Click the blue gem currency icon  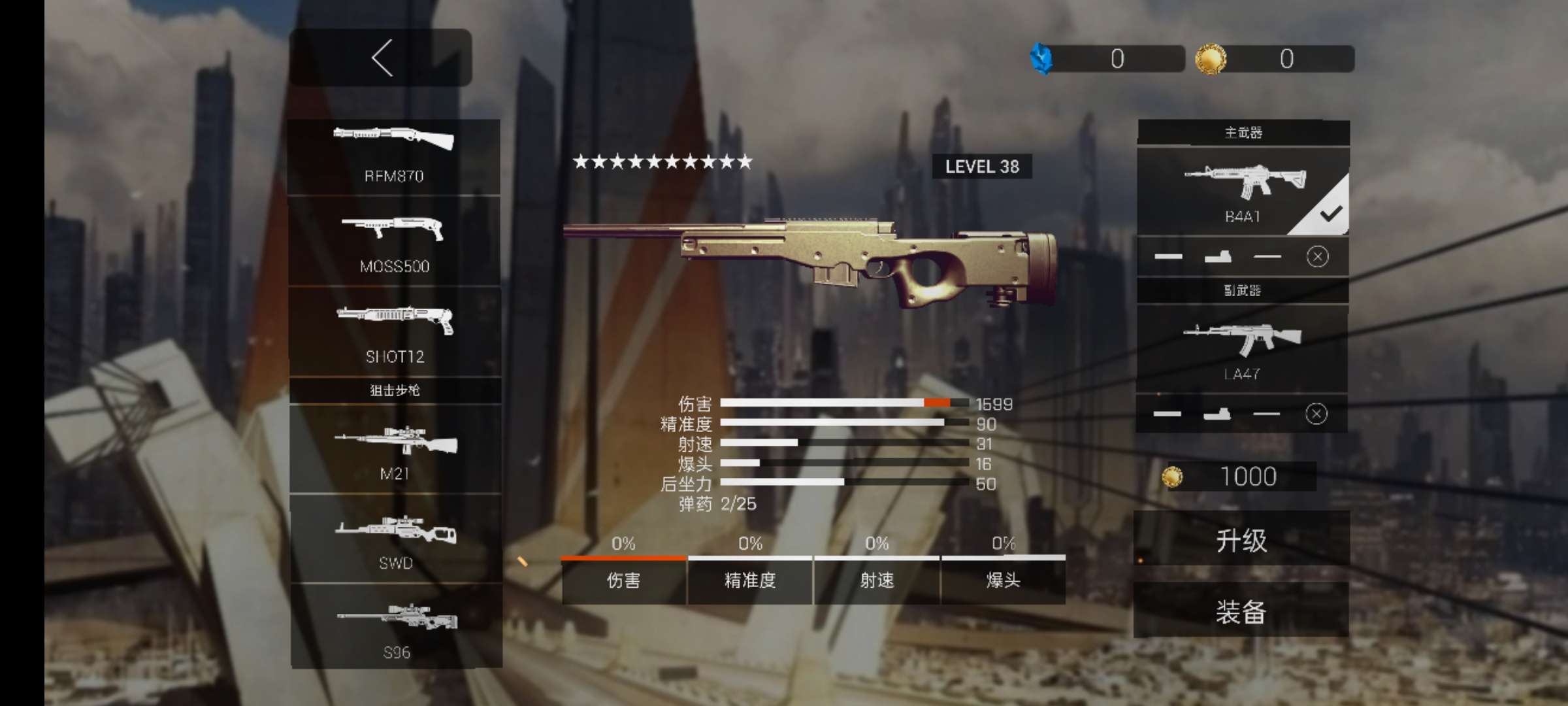click(x=1041, y=59)
